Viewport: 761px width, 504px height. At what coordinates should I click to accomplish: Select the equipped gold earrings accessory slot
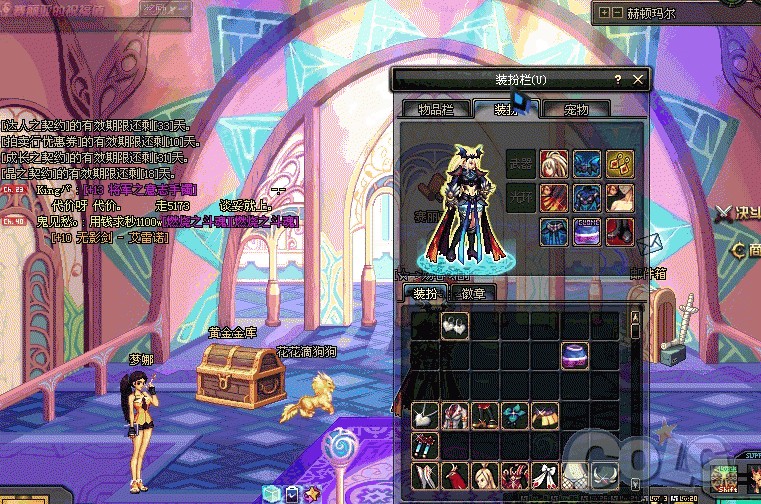coord(618,163)
